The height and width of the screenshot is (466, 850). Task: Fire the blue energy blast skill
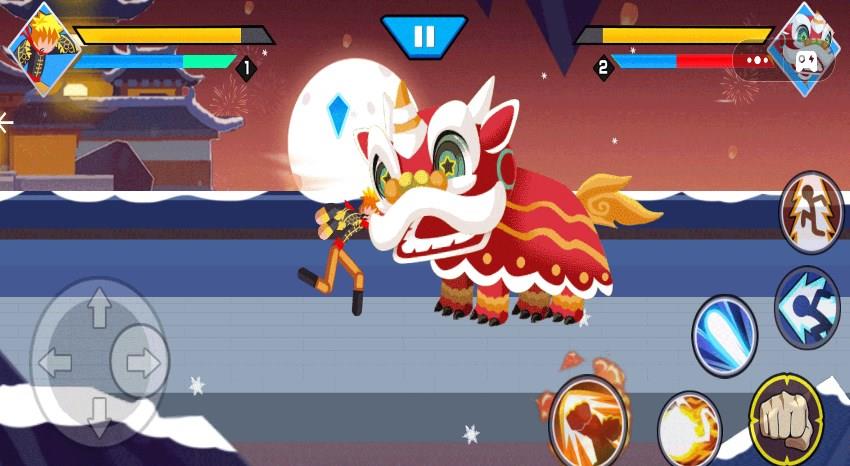725,335
